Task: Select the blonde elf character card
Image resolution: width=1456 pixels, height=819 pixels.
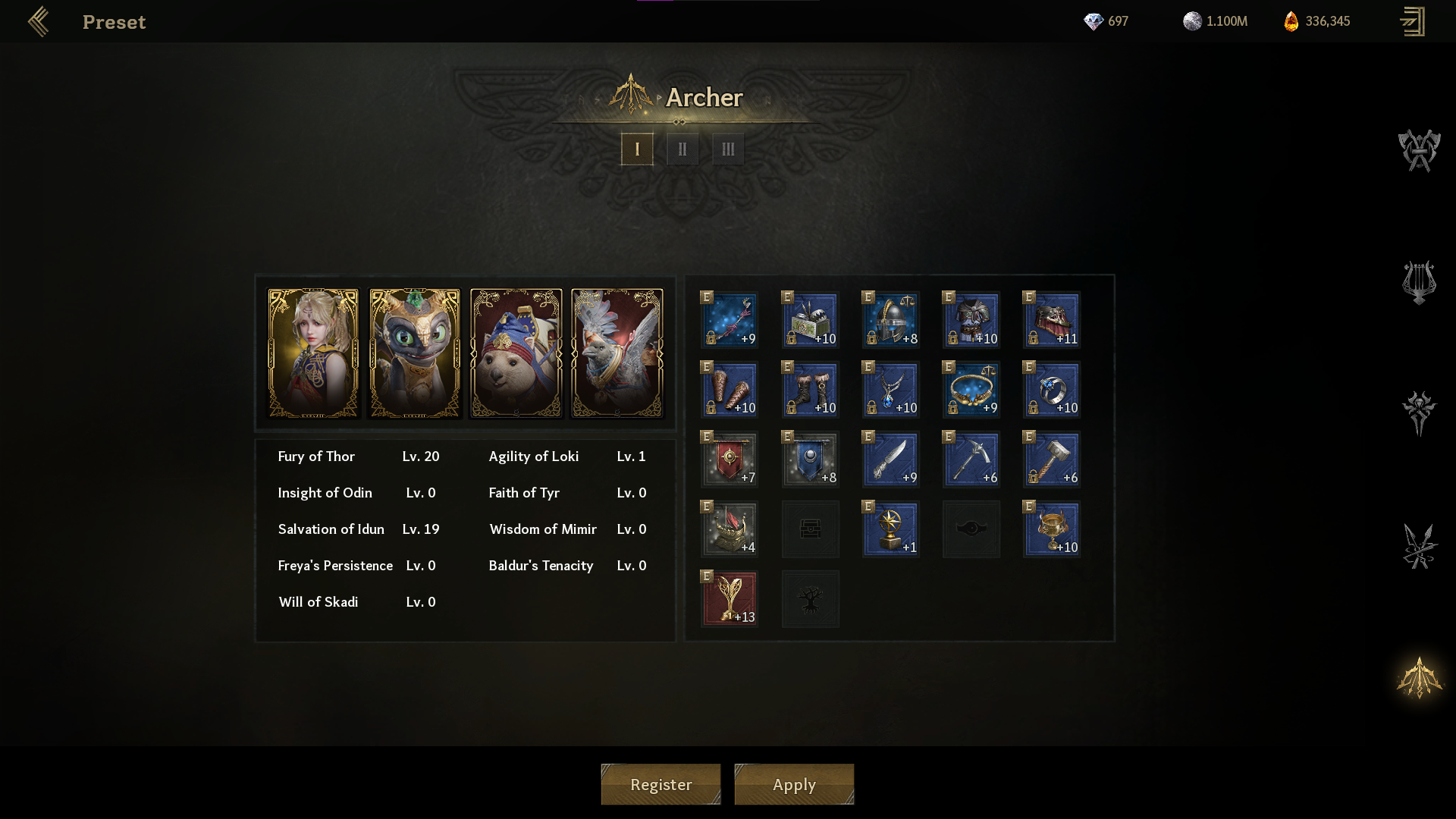Action: tap(313, 353)
